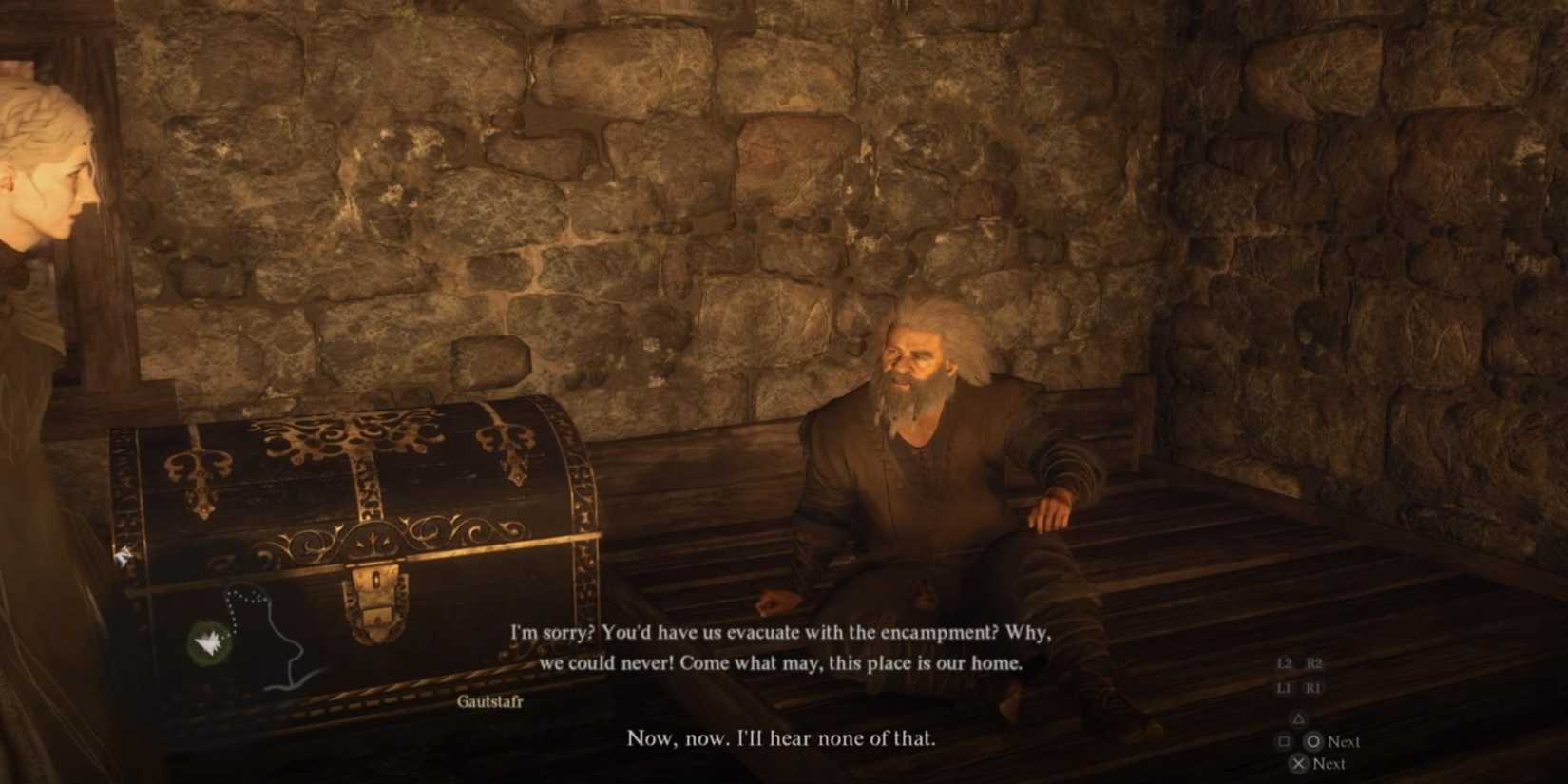
Task: Select the triangle button prompt icon
Action: (1300, 718)
